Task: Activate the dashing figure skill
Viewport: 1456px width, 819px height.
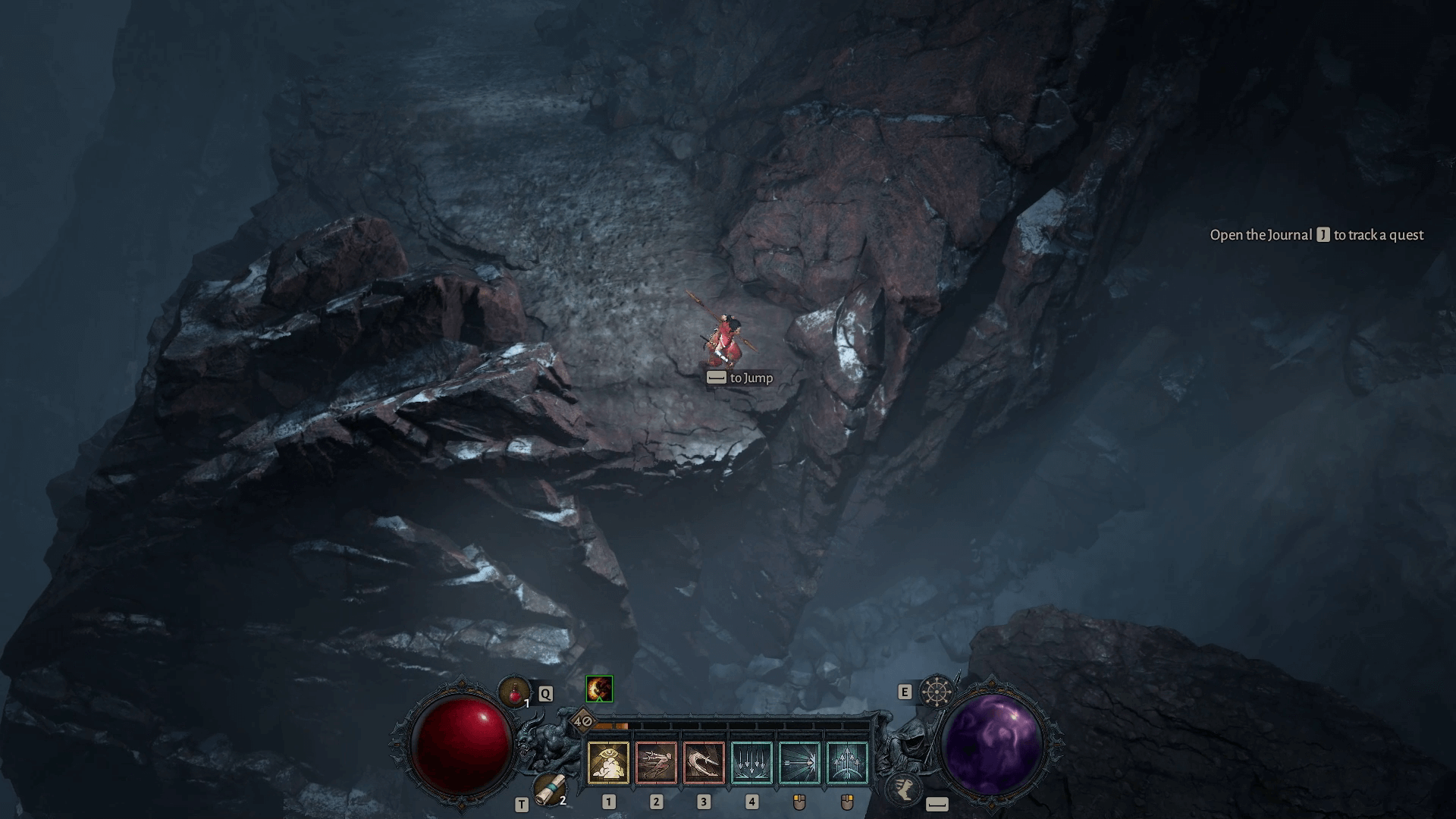Action: click(x=656, y=762)
